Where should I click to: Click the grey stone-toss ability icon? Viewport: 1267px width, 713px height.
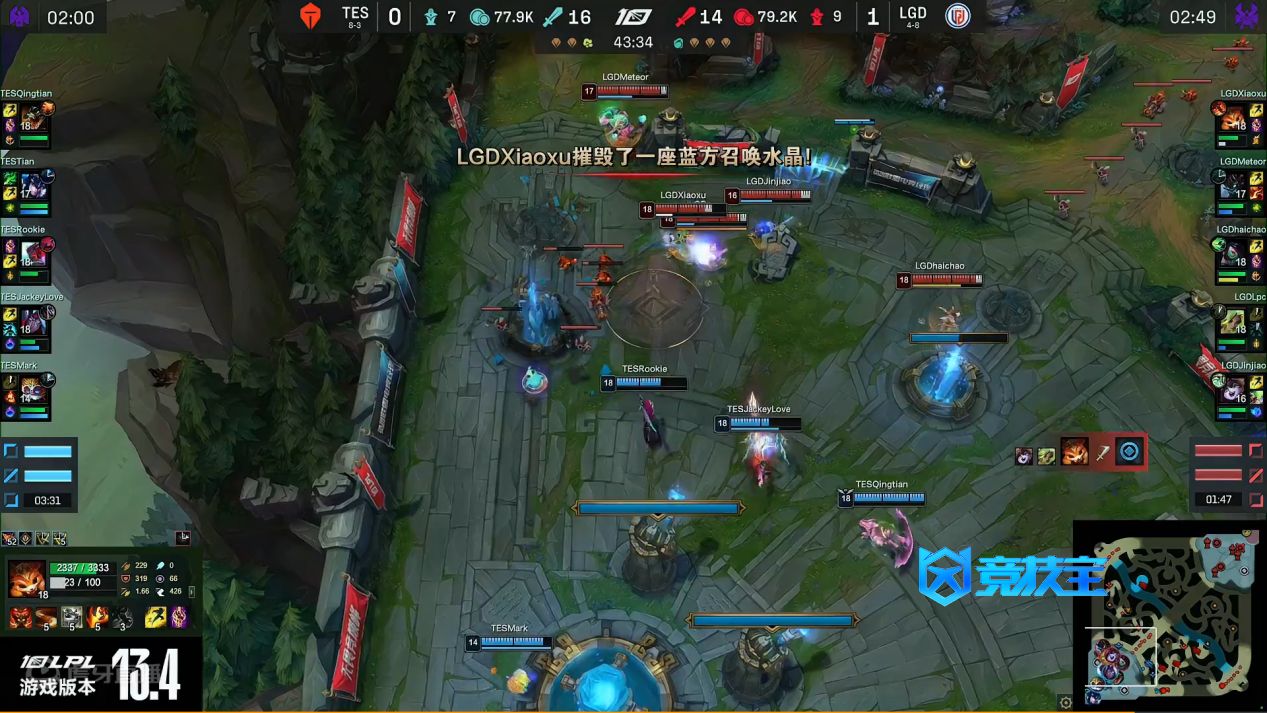pos(71,617)
